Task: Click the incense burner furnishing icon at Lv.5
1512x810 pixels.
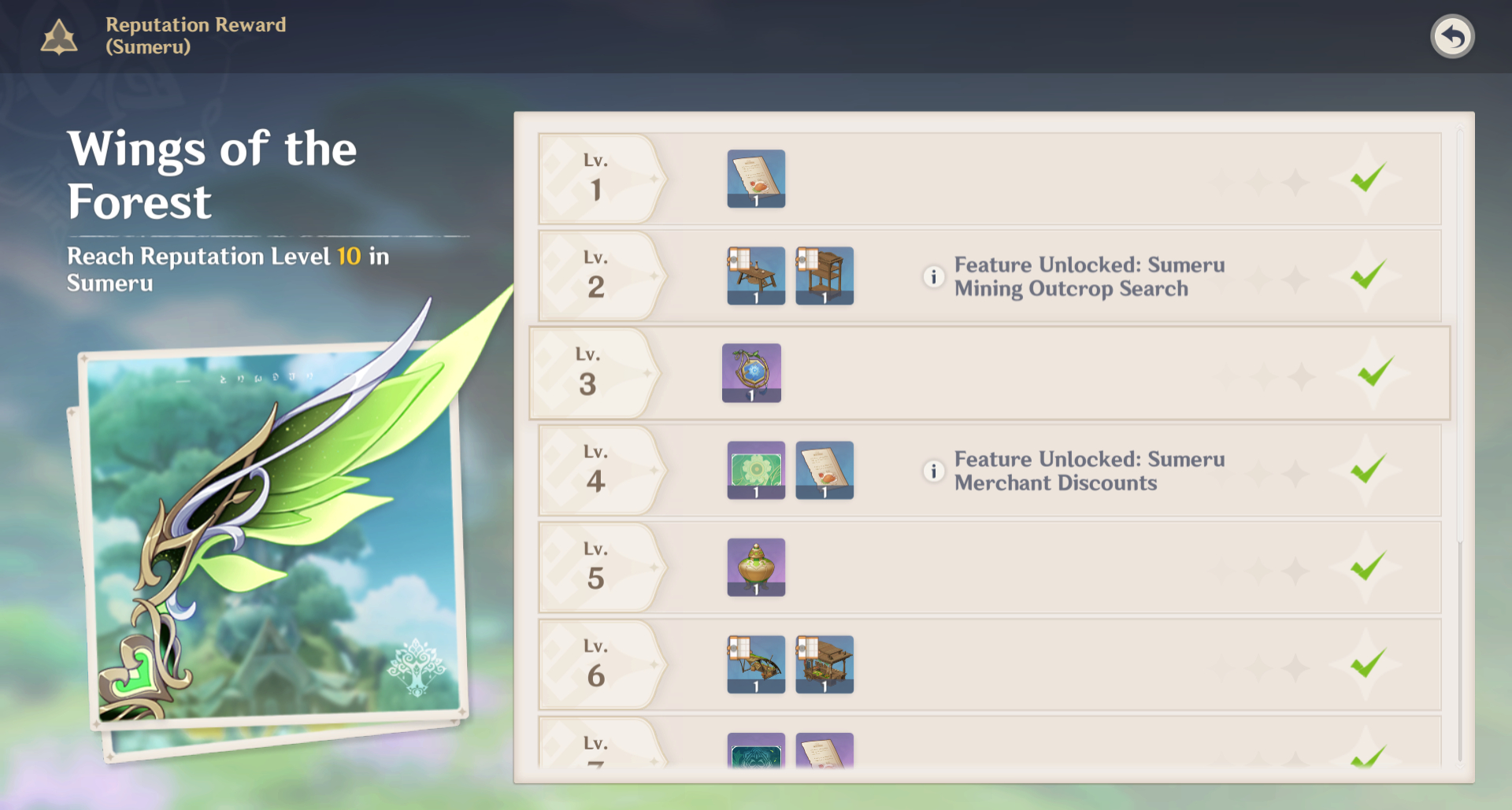Action: click(x=755, y=567)
